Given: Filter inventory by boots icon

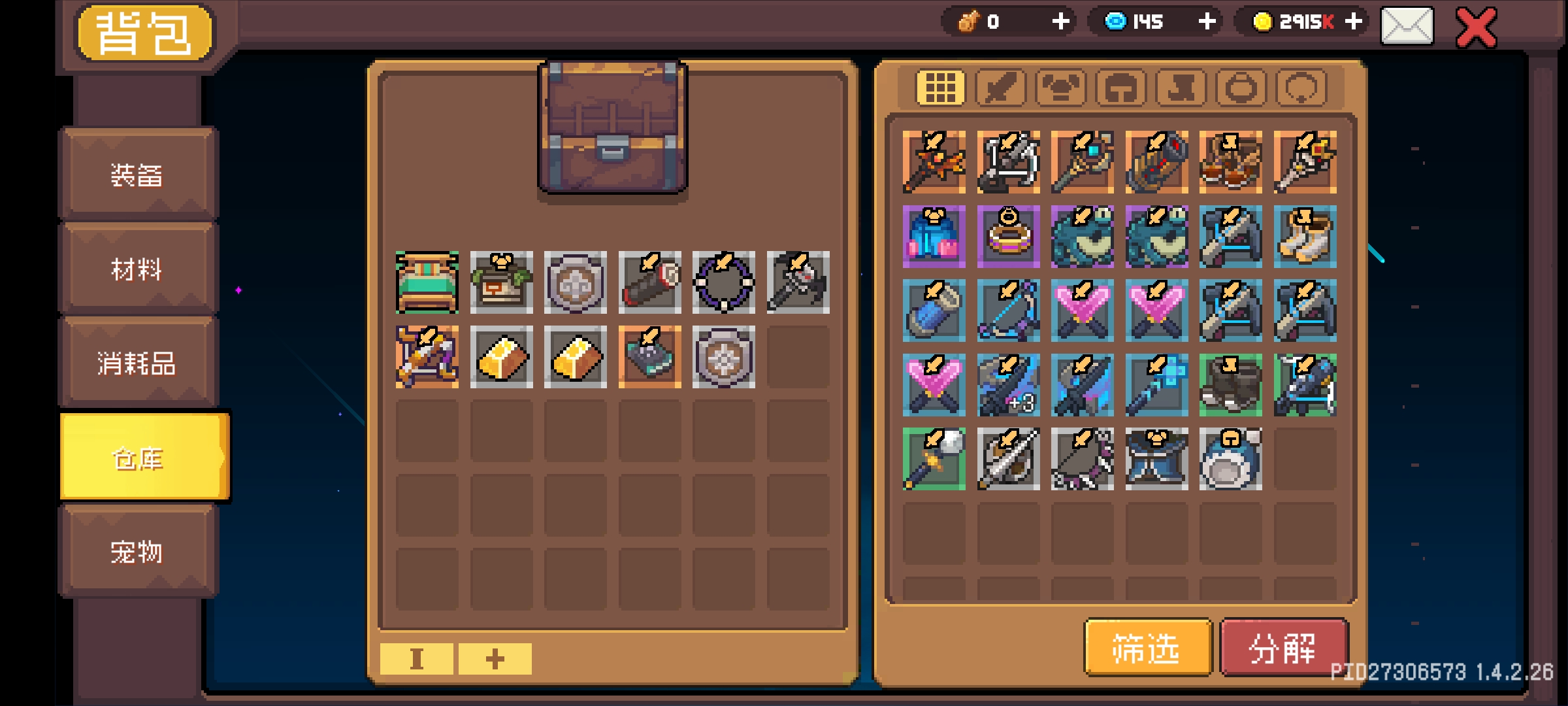Looking at the screenshot, I should click(1181, 88).
